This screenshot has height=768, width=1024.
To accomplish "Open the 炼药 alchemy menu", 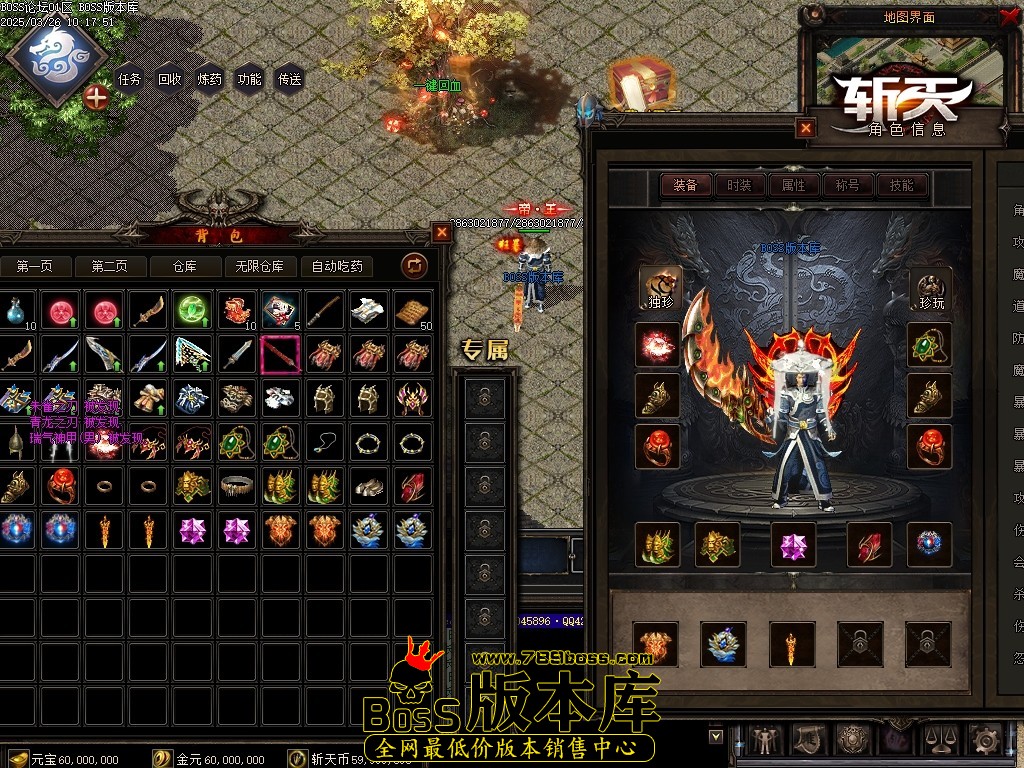I will (210, 79).
